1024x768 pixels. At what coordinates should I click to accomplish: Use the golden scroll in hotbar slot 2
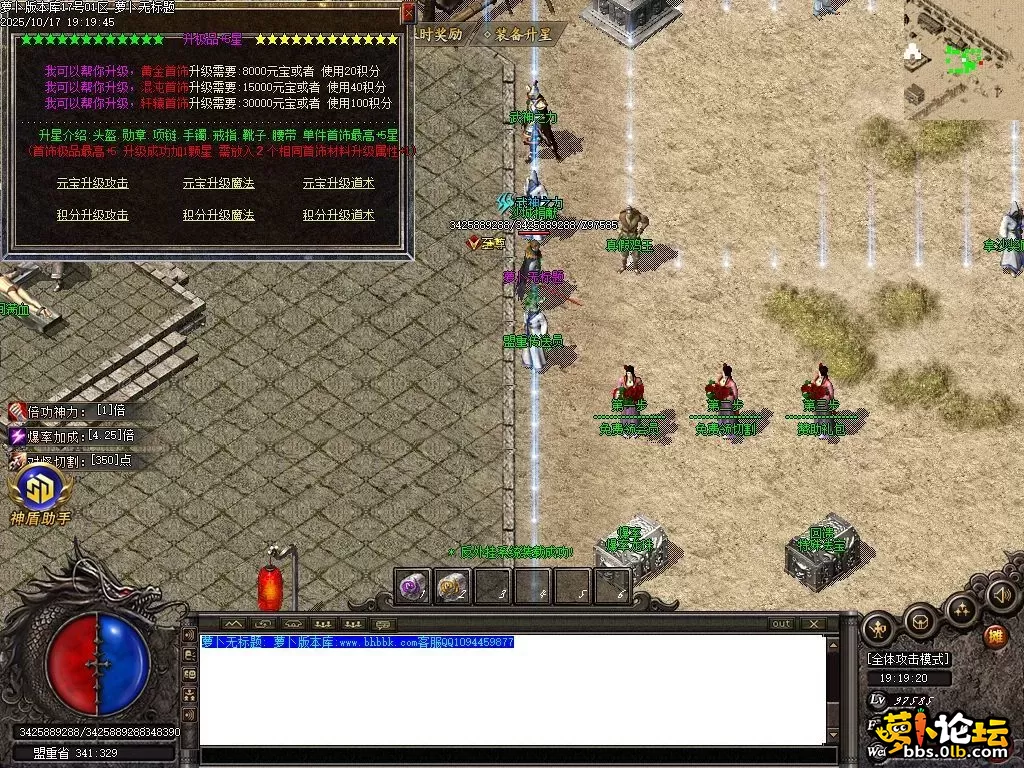pyautogui.click(x=452, y=586)
